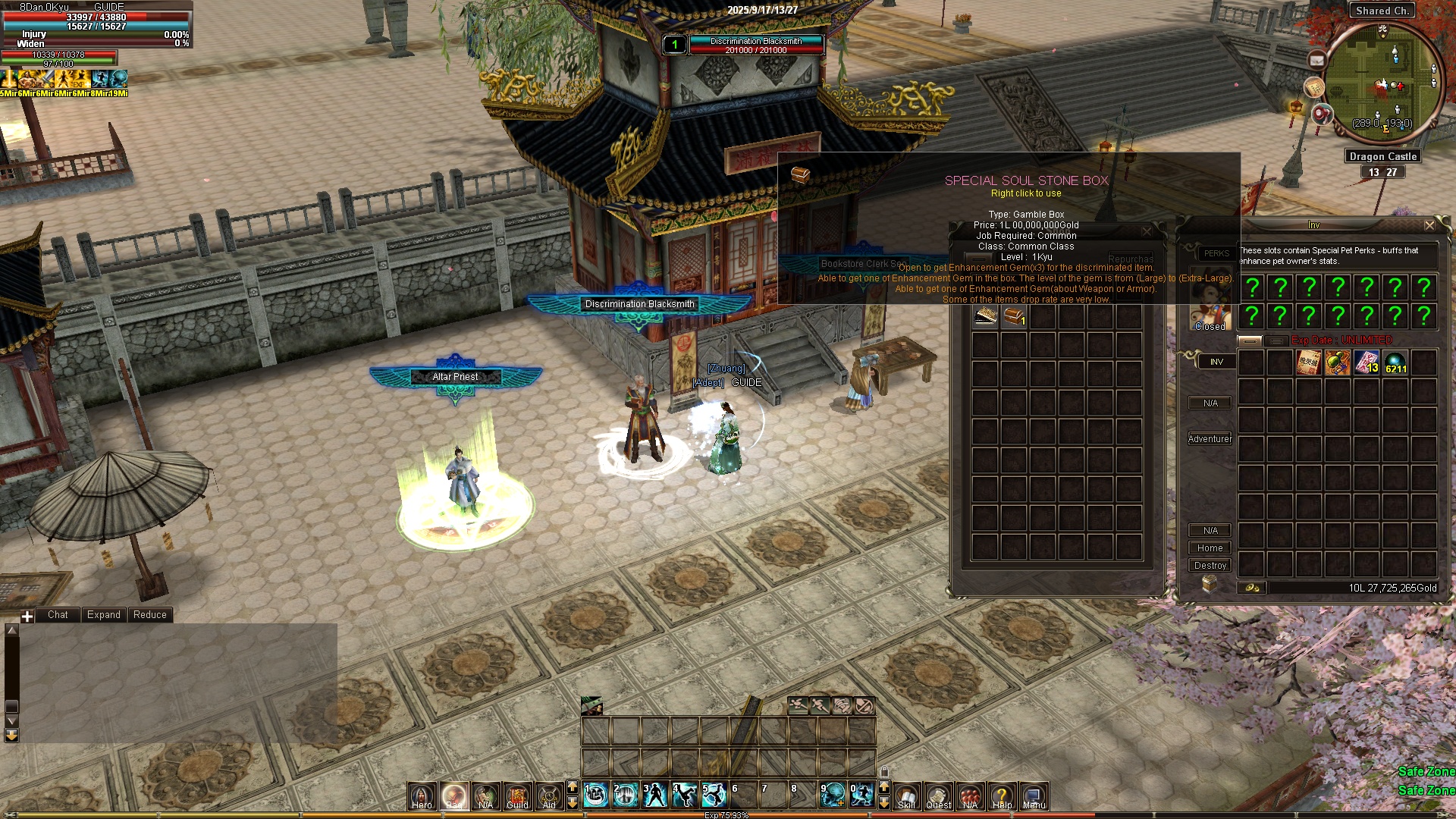
Task: Open the Help panel
Action: (x=1002, y=795)
